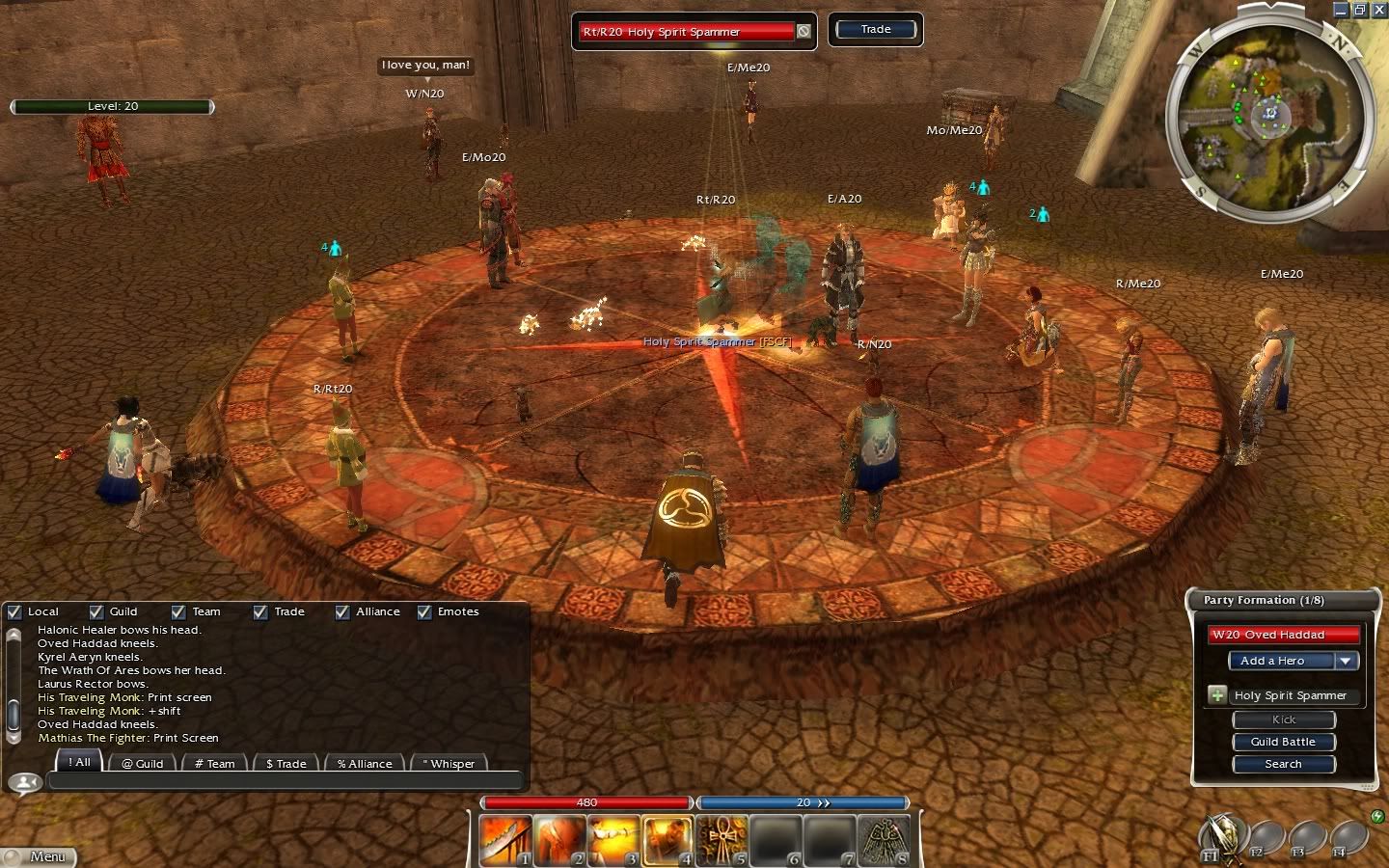
Task: Click the chat text input box
Action: click(x=285, y=781)
